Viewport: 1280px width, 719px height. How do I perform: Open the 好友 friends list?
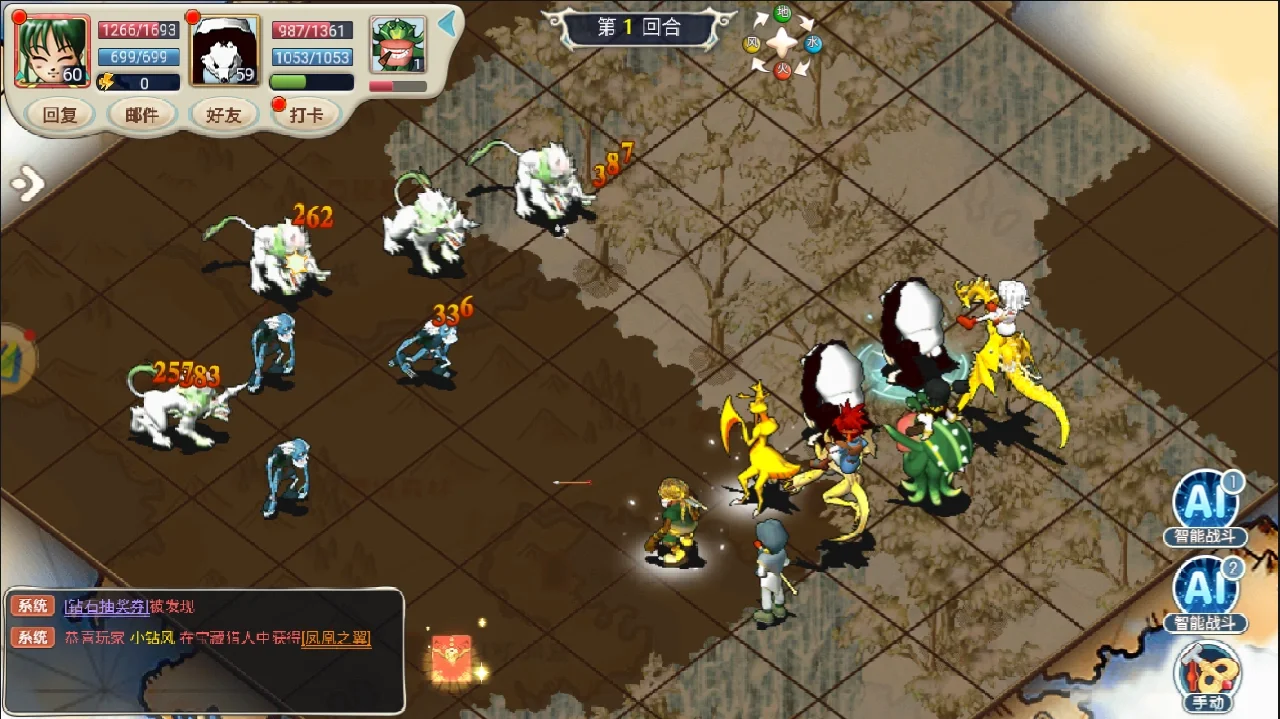coord(224,115)
